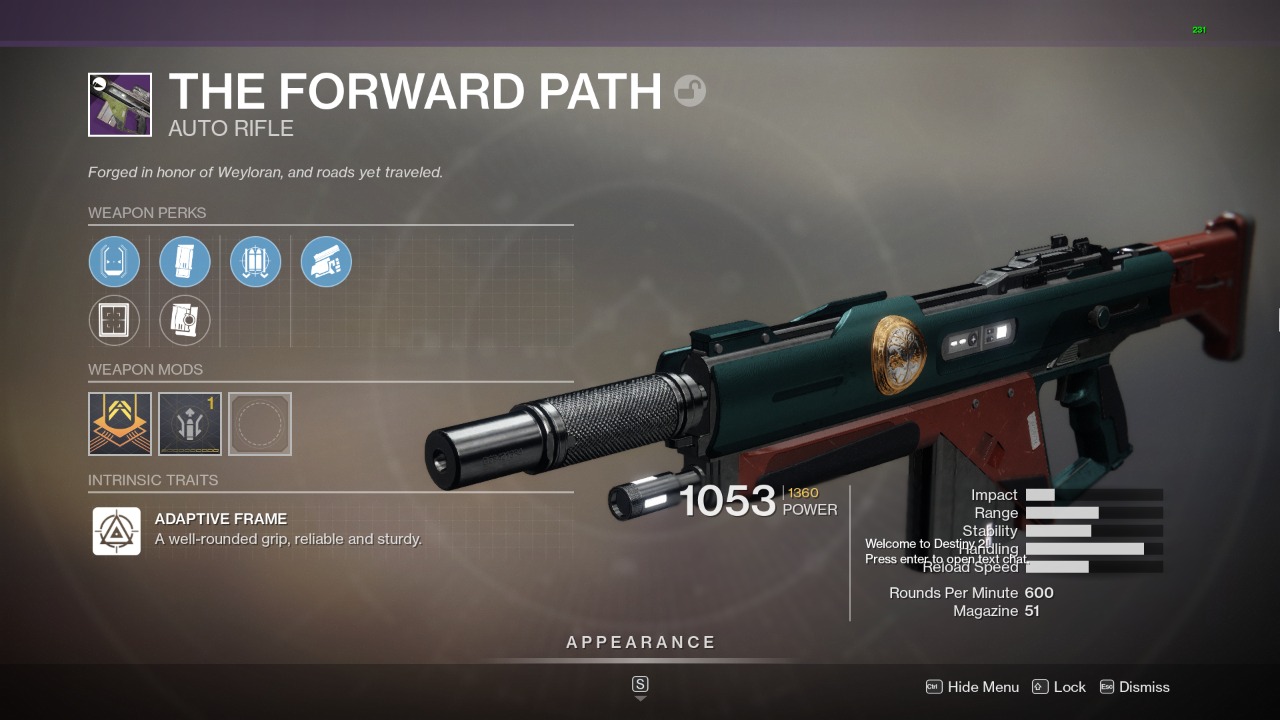Select the alternate magazine perk icon

(x=185, y=320)
